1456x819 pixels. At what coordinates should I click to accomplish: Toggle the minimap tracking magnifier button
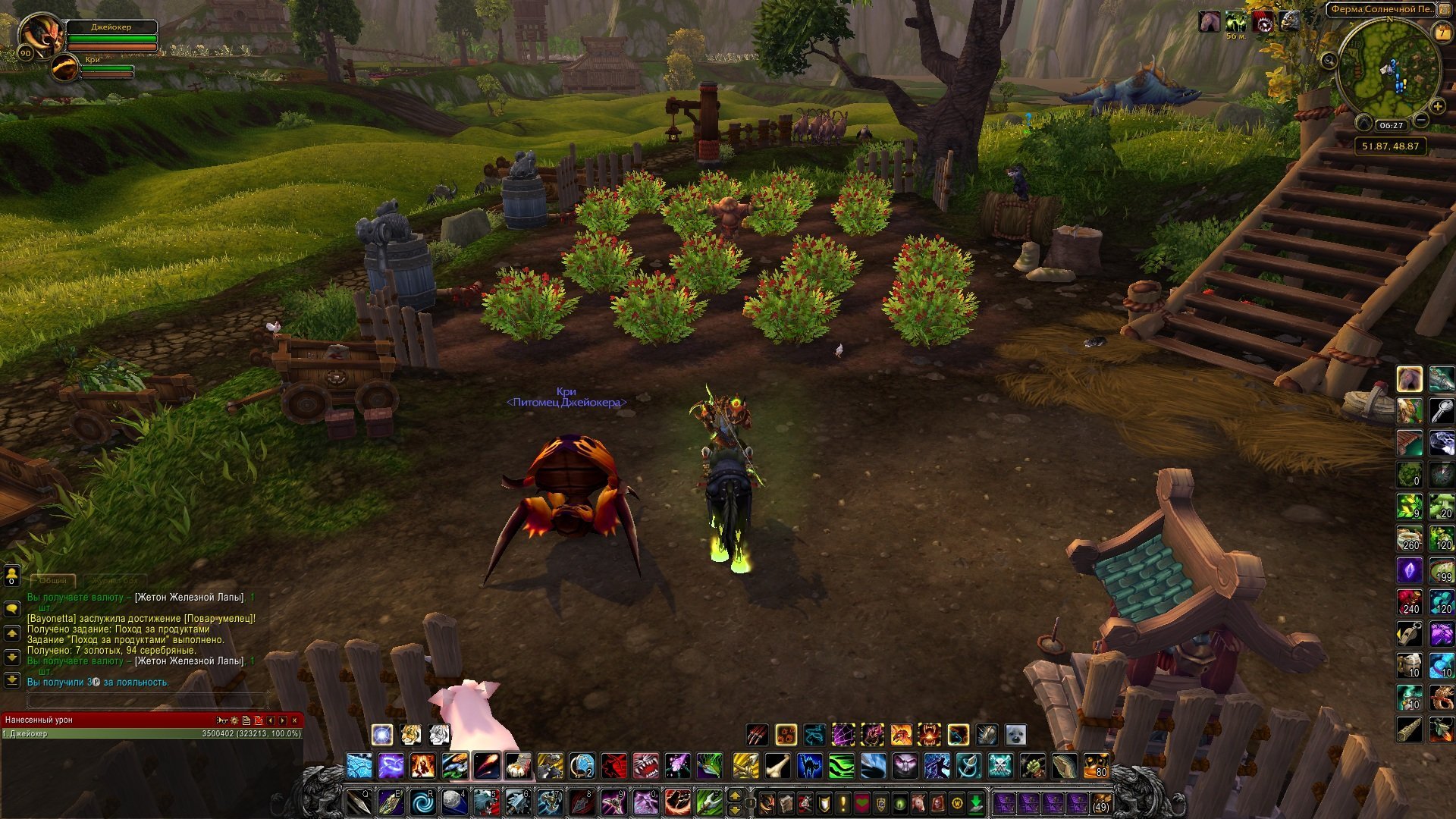click(x=1329, y=60)
